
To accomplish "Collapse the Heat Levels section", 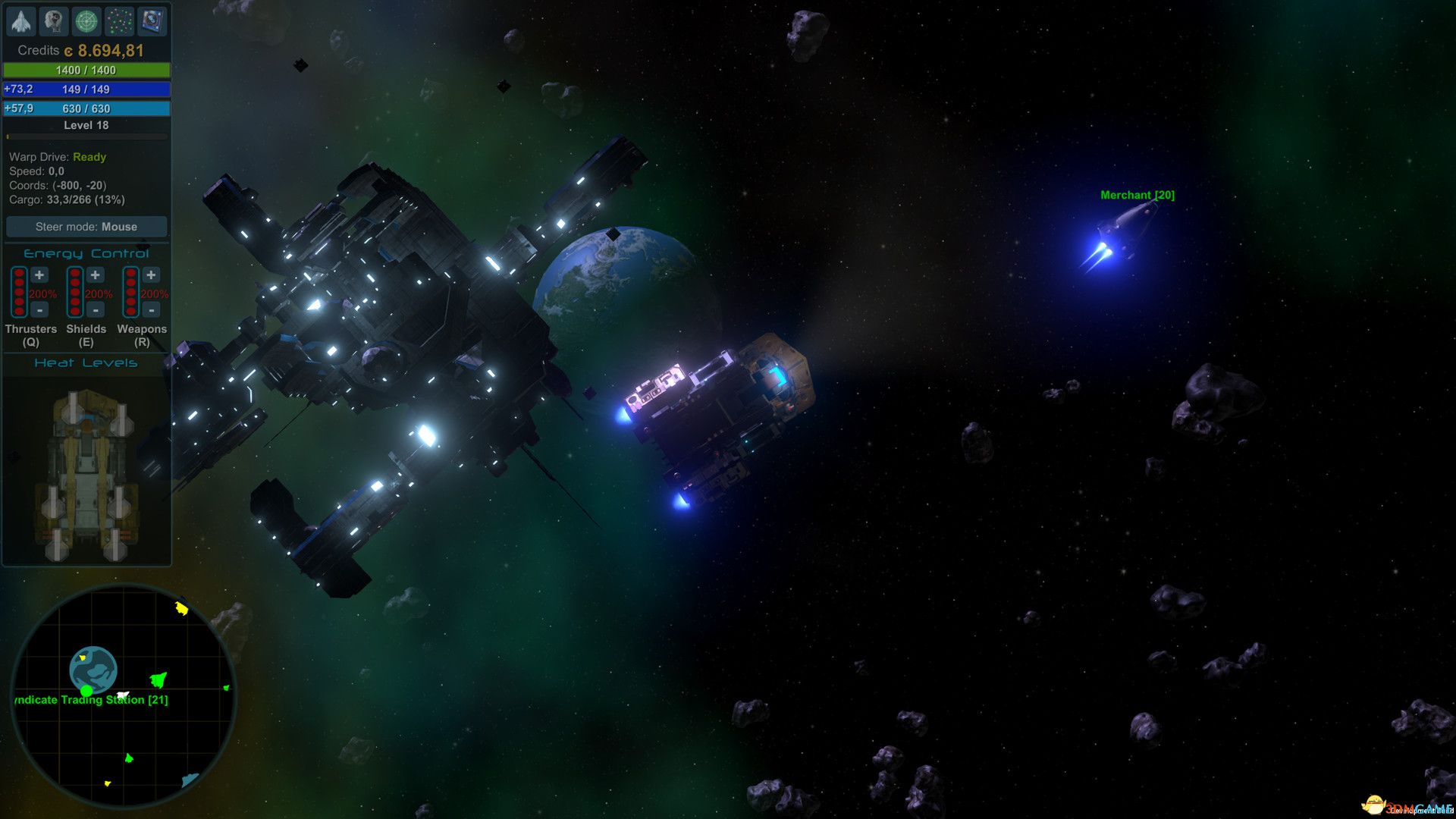I will tap(86, 362).
